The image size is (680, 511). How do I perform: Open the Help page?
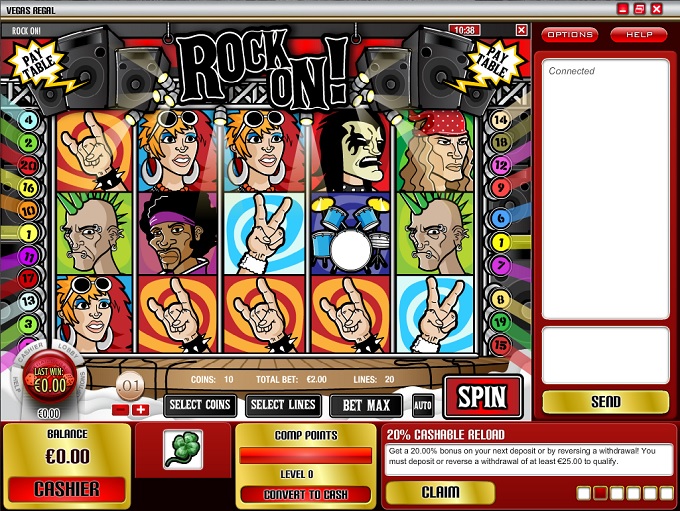638,35
